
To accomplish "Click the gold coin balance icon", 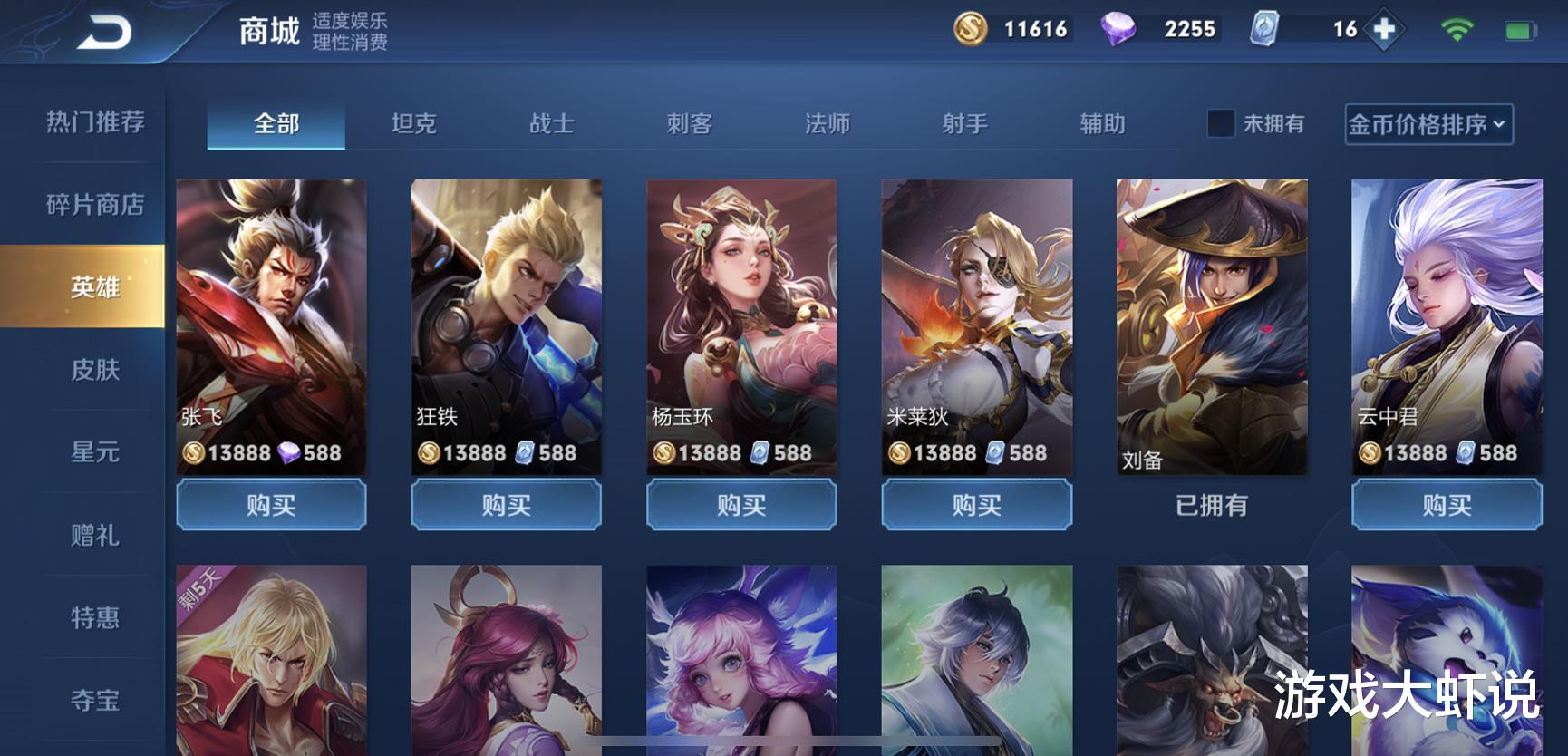I will coord(972,28).
